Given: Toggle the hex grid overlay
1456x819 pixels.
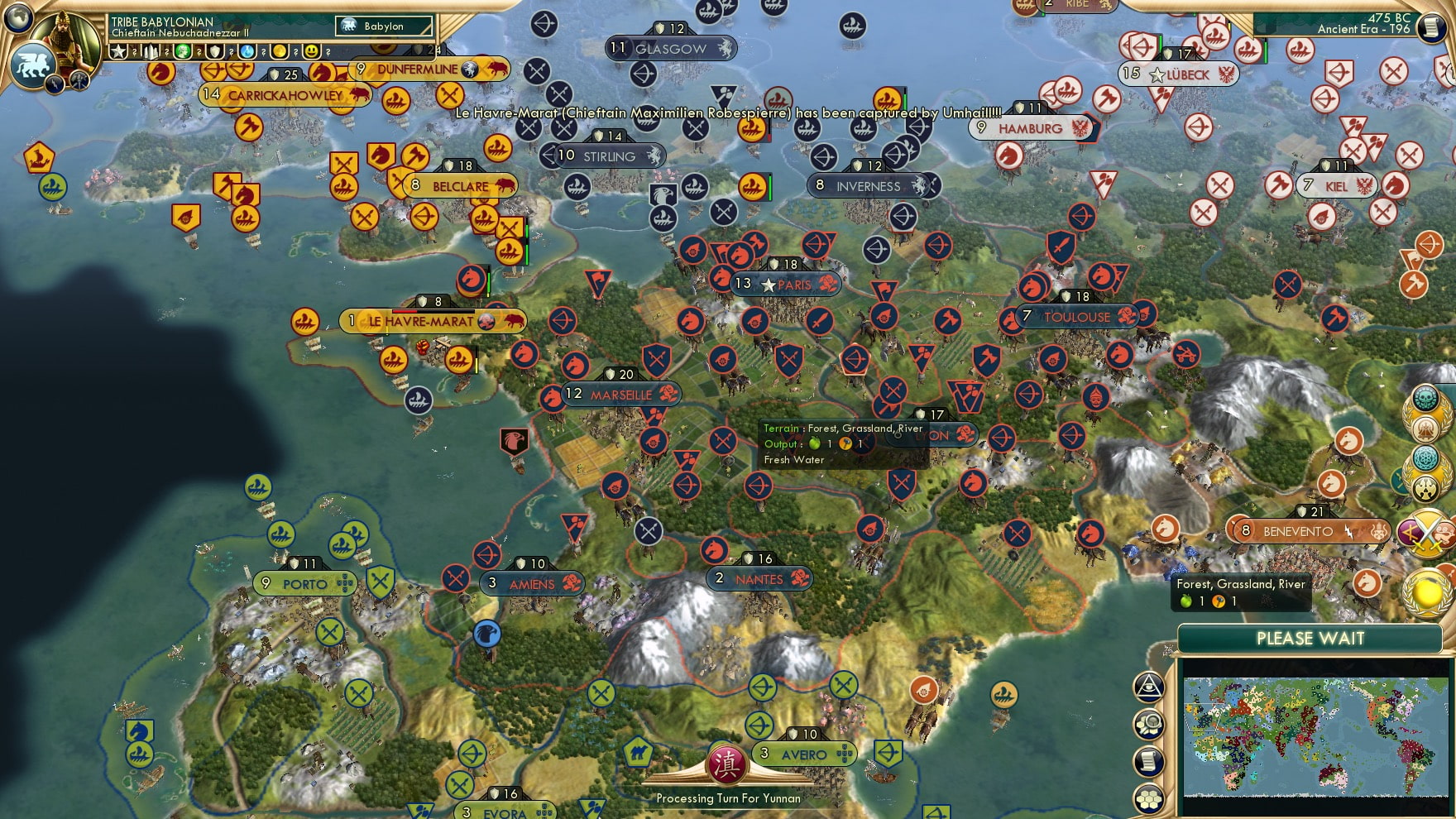Looking at the screenshot, I should 1148,798.
